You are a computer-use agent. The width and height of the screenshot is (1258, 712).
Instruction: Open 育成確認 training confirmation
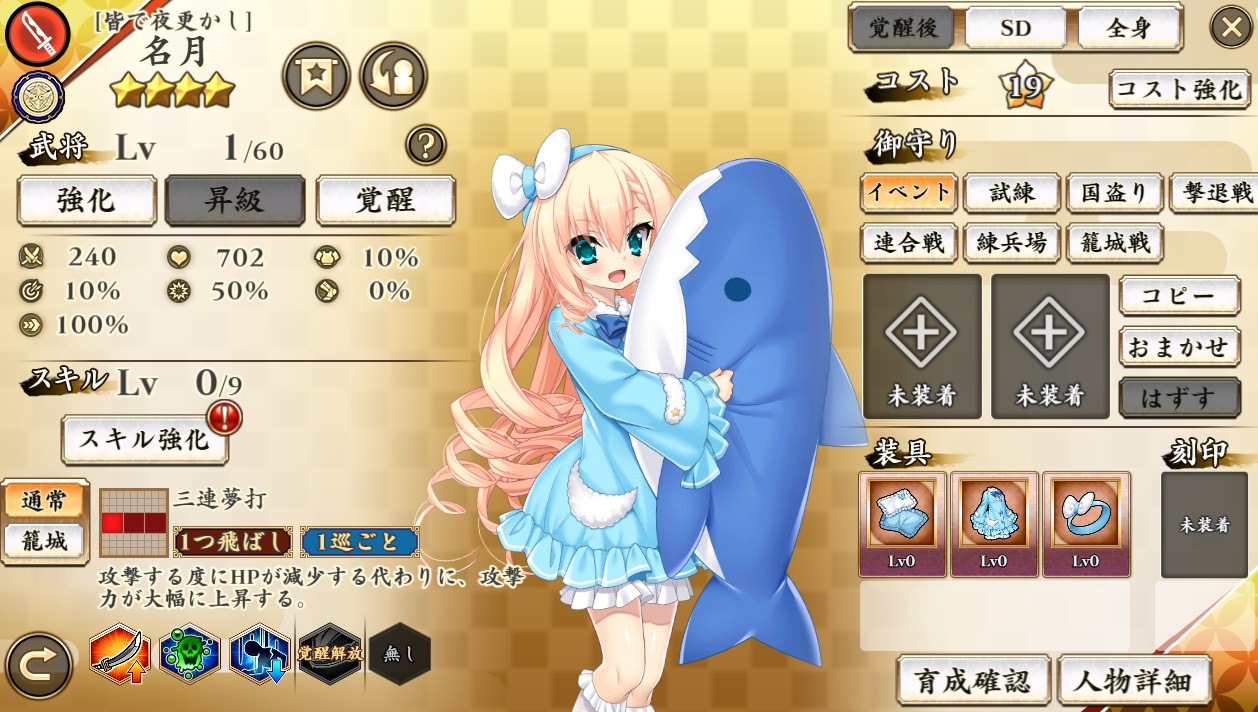(x=973, y=680)
